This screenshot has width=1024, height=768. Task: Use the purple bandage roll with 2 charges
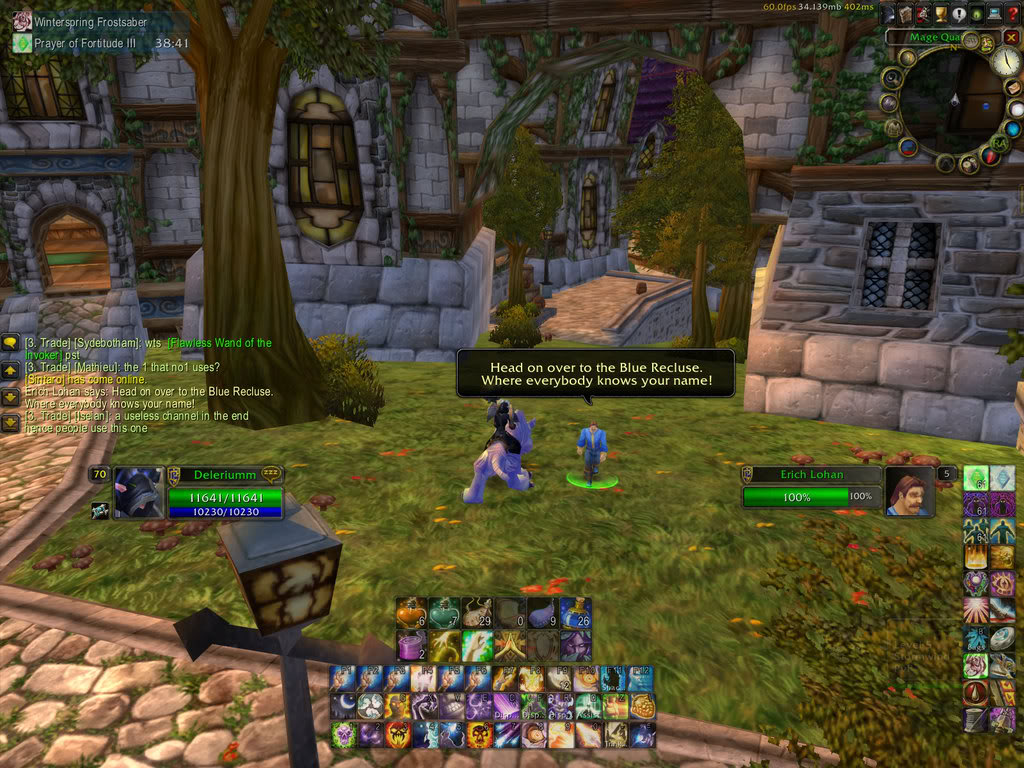pos(411,645)
